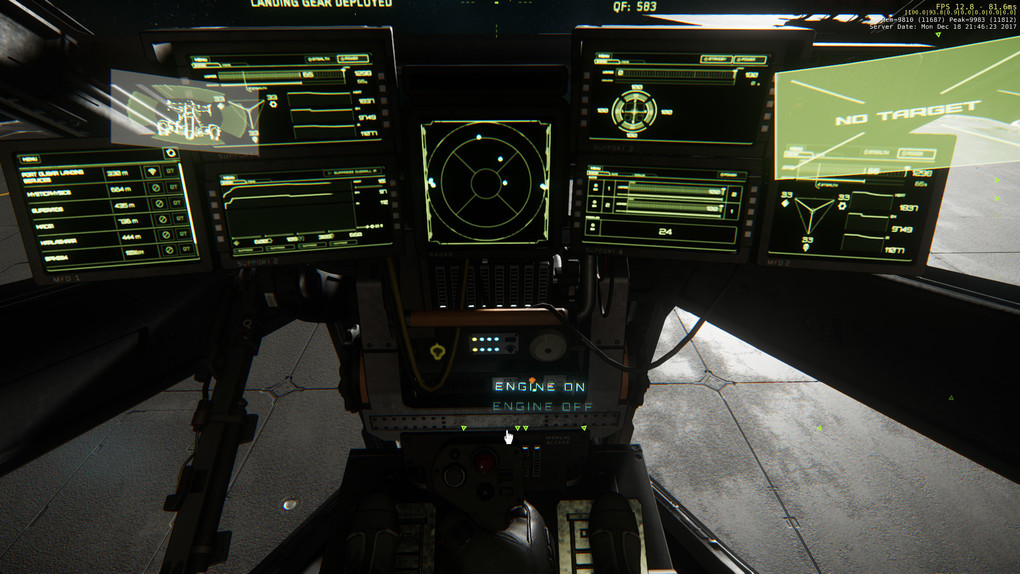Click the round icon above the destinations list
Image resolution: width=1020 pixels, height=574 pixels.
171,153
